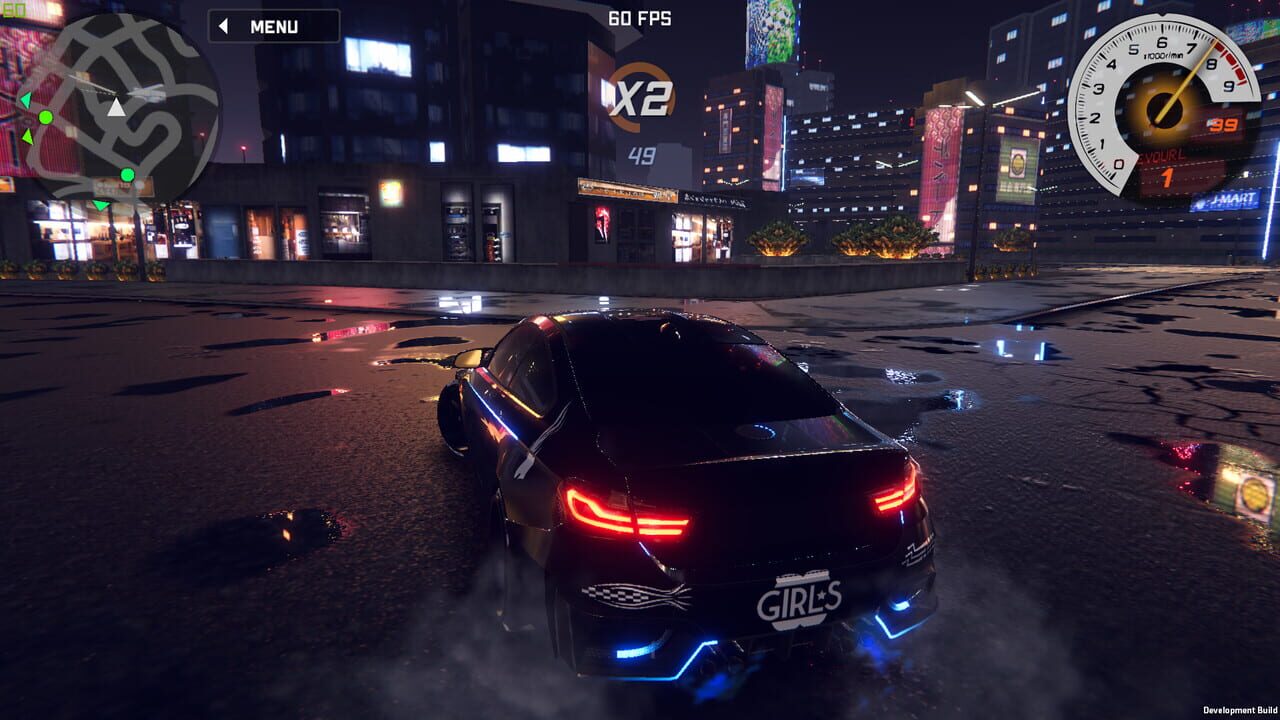Click the DEVOURL label on the dash
The image size is (1280, 720).
tap(1162, 156)
